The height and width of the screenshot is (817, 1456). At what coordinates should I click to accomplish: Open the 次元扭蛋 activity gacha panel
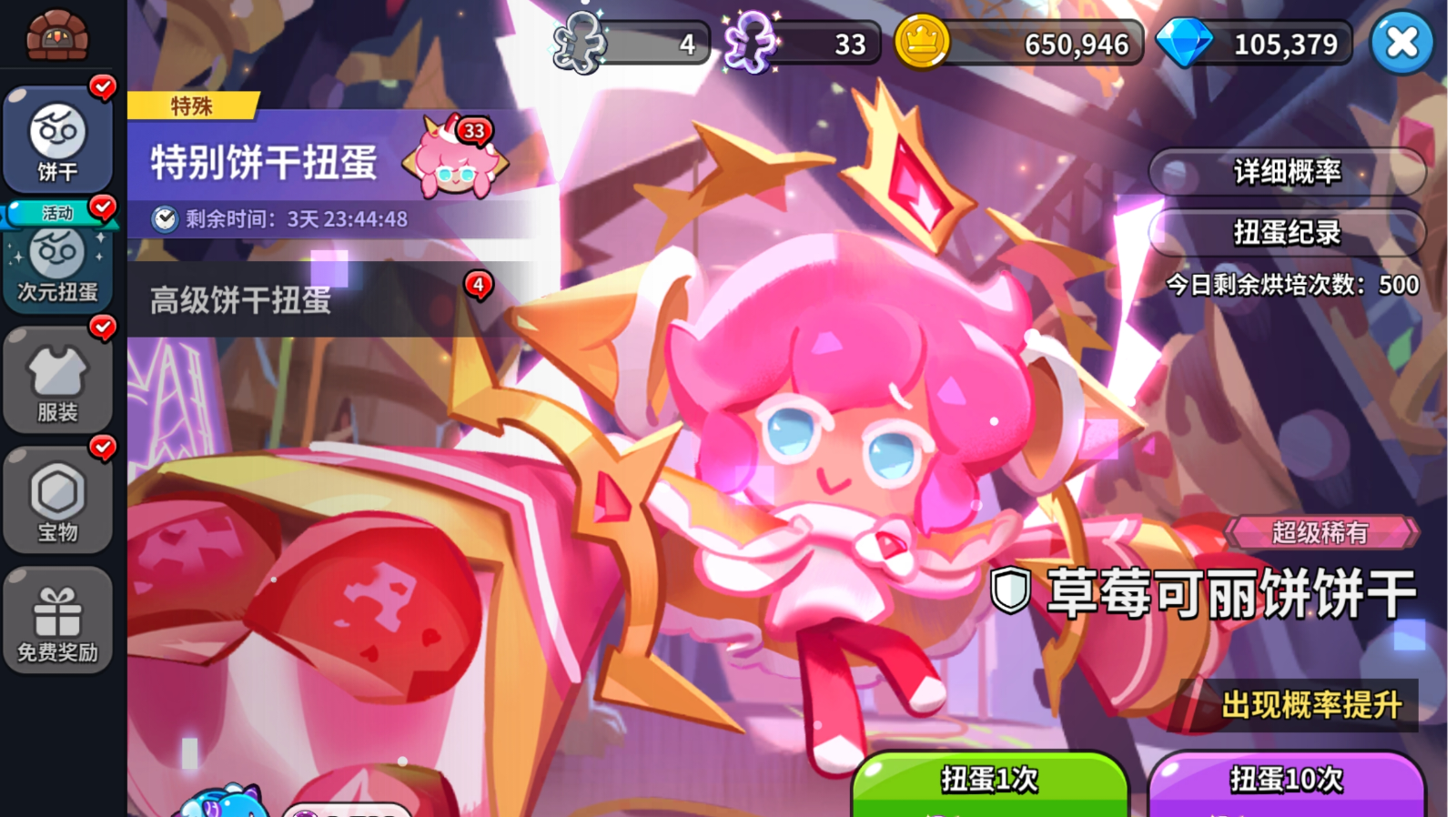(x=56, y=264)
